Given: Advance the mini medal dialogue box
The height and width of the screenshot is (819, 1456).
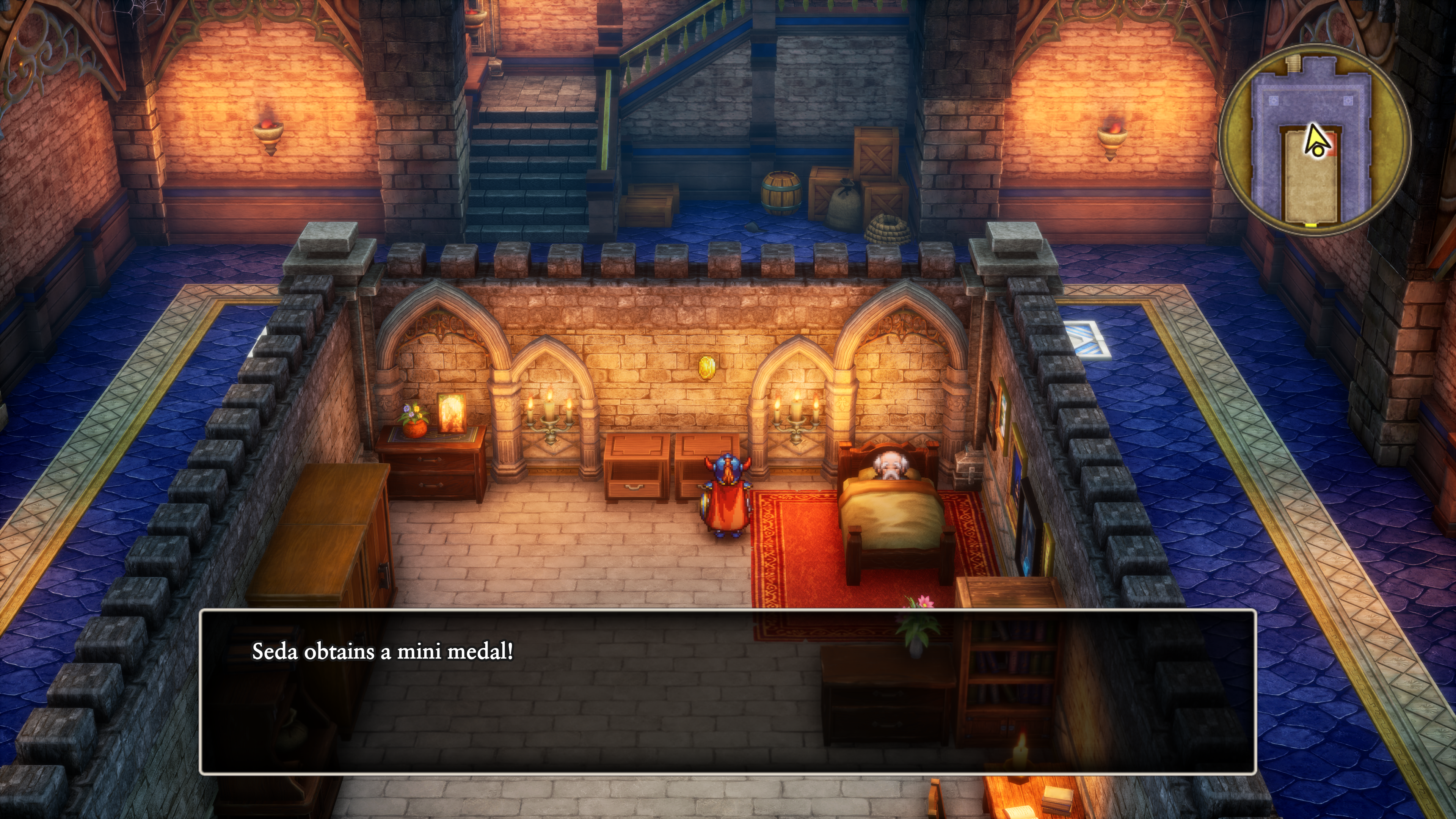Looking at the screenshot, I should (x=728, y=691).
